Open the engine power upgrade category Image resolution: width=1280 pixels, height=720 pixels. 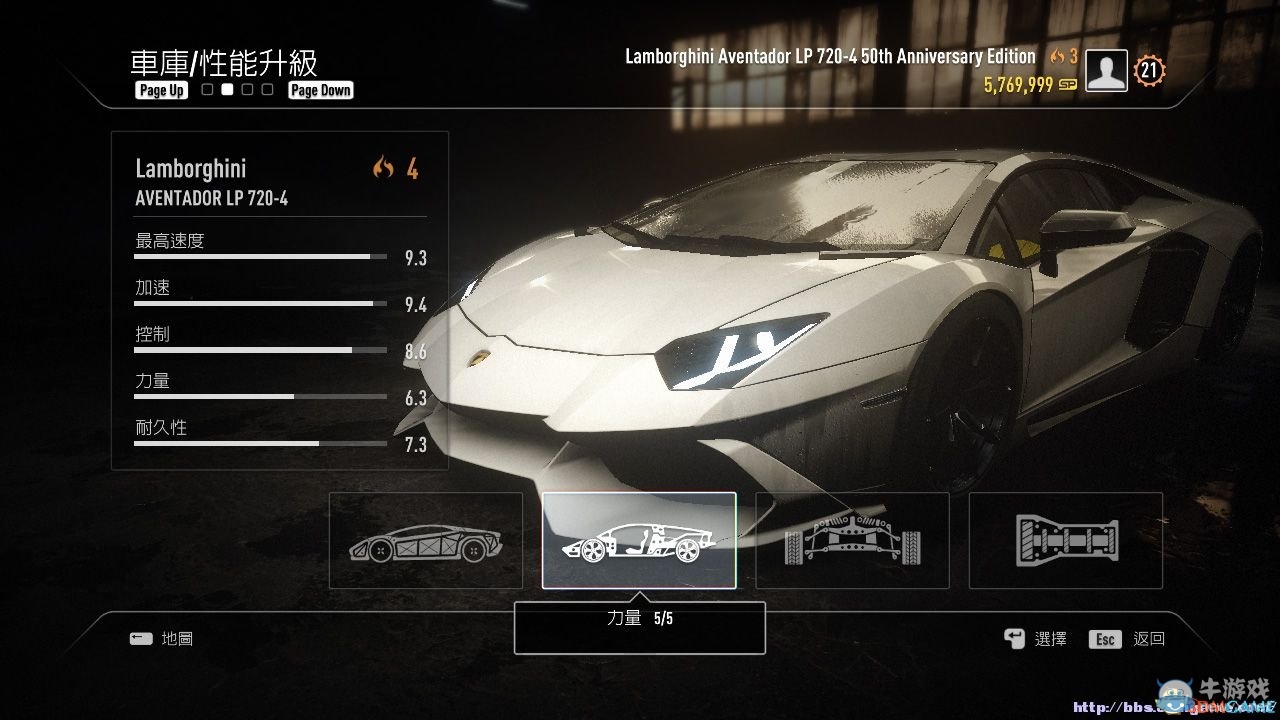pyautogui.click(x=640, y=540)
